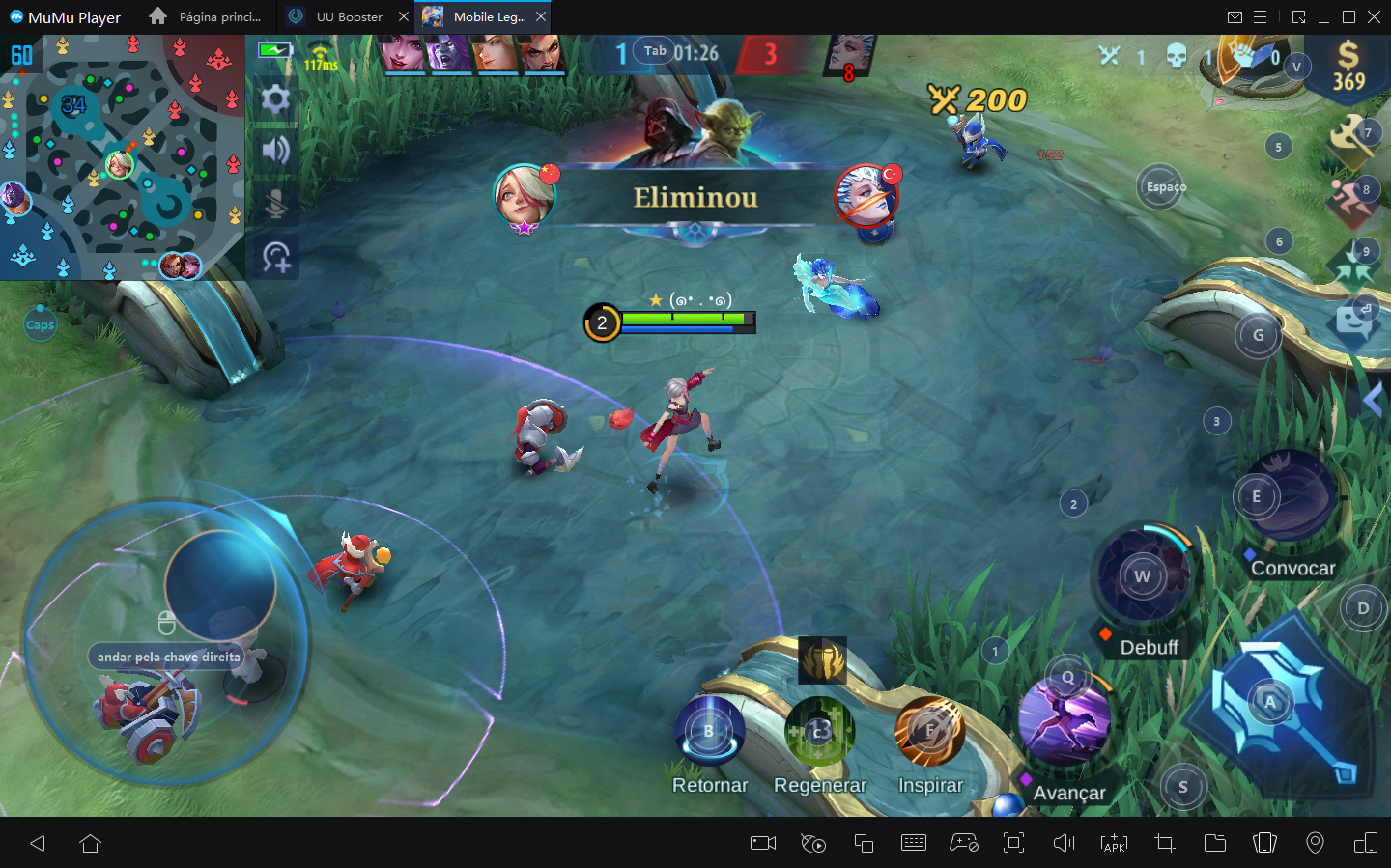Tap the basic attack sword icon

pyautogui.click(x=1272, y=704)
